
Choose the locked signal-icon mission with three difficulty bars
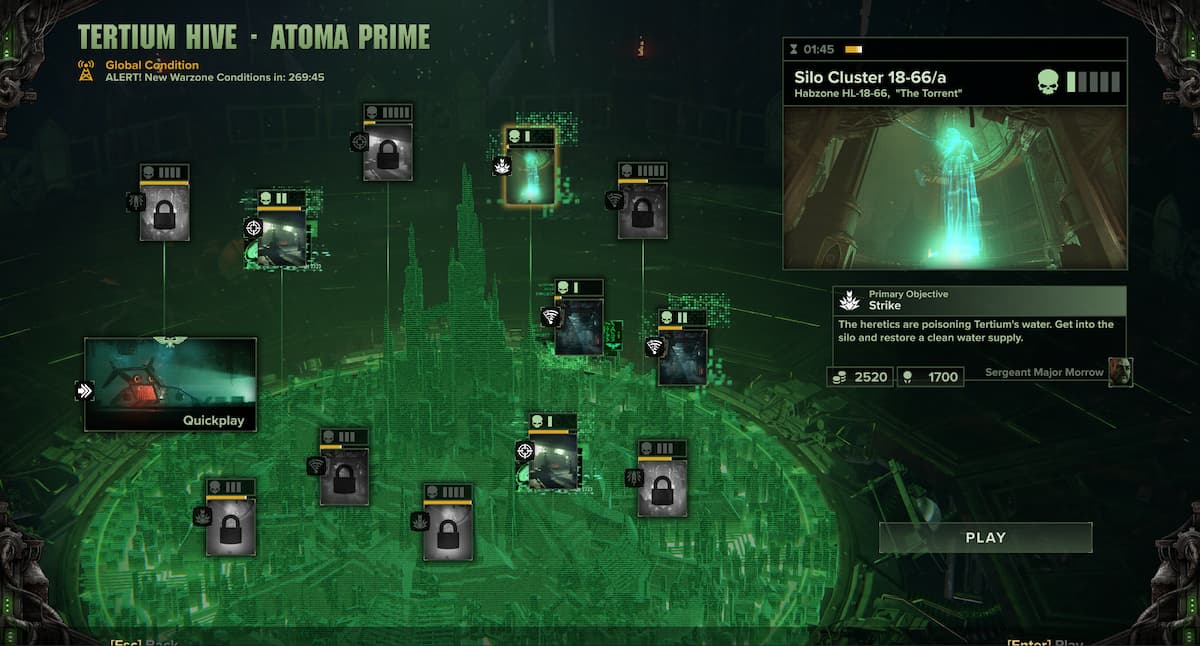click(344, 475)
